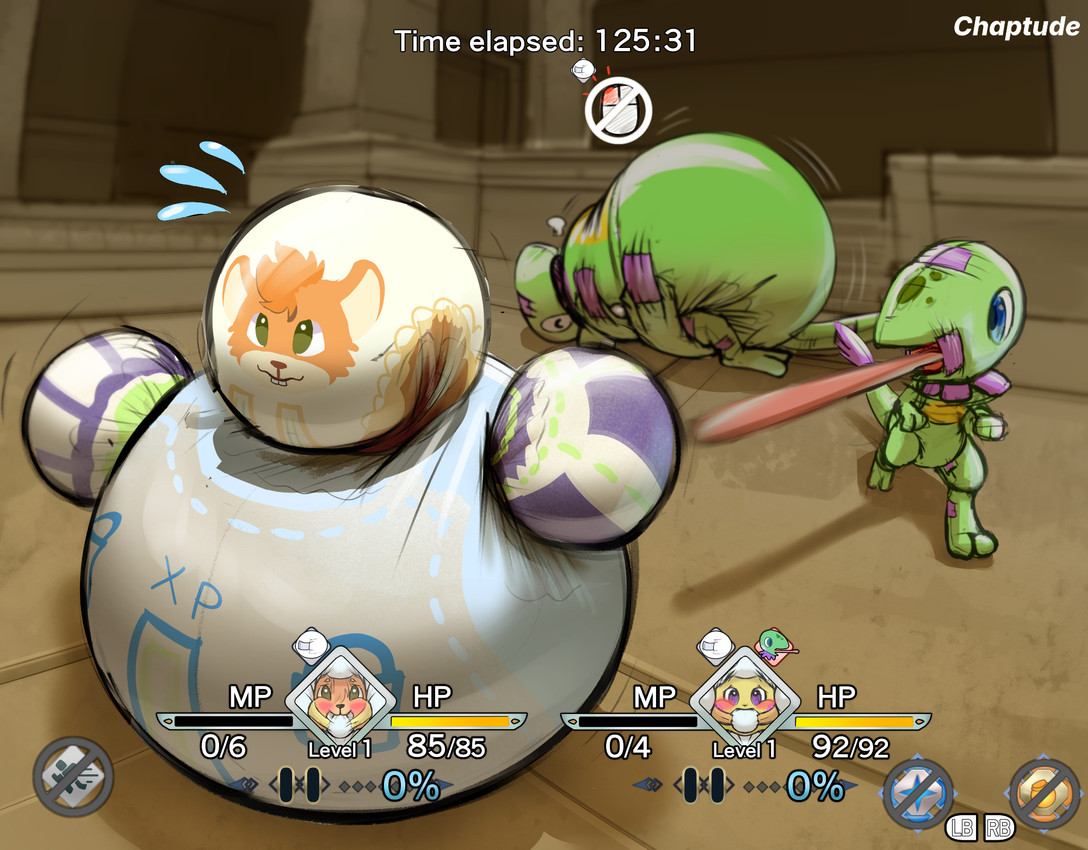Click the crossed-out flee icon in the corner

(x=73, y=777)
